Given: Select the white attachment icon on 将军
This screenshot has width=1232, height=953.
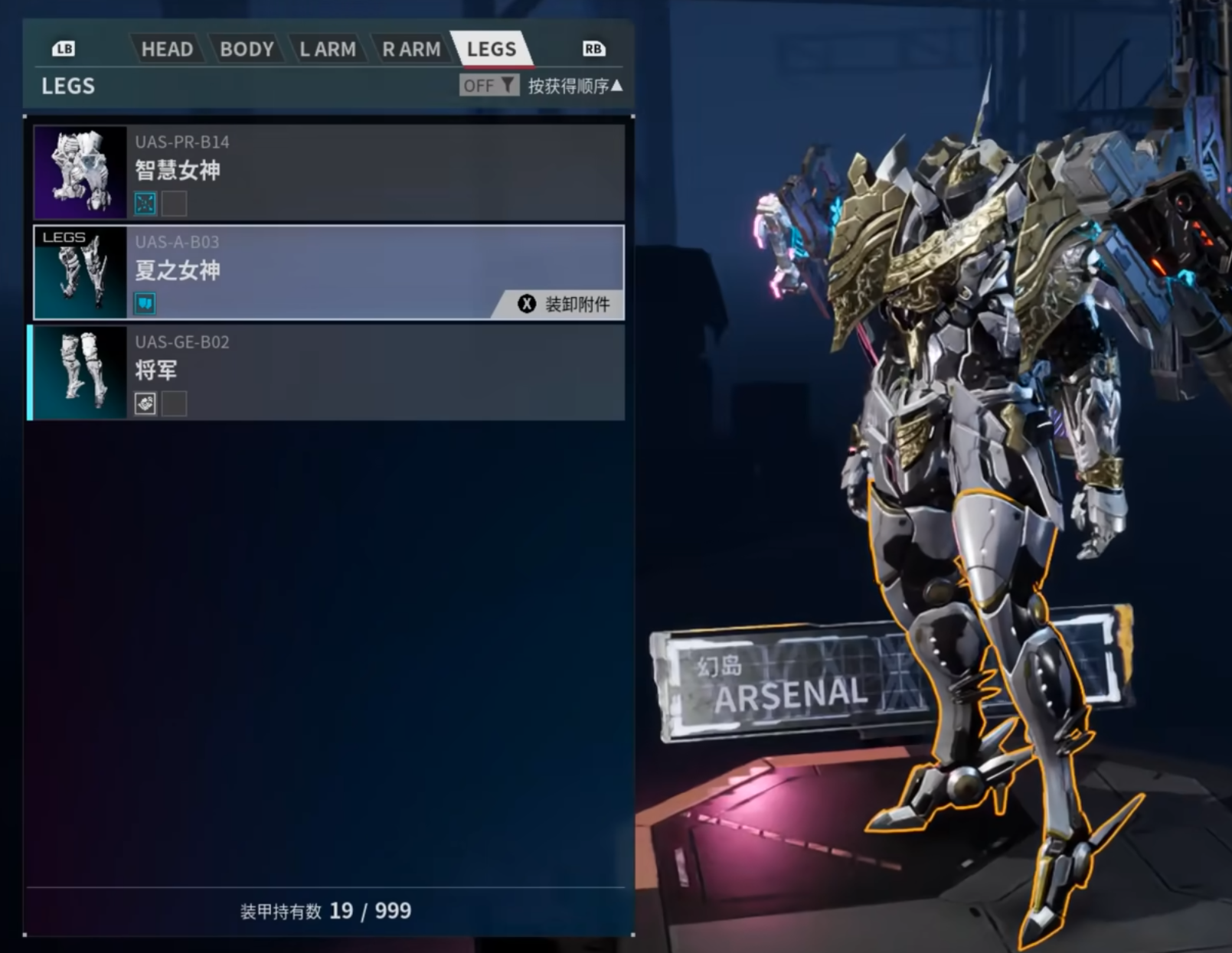Looking at the screenshot, I should 145,403.
